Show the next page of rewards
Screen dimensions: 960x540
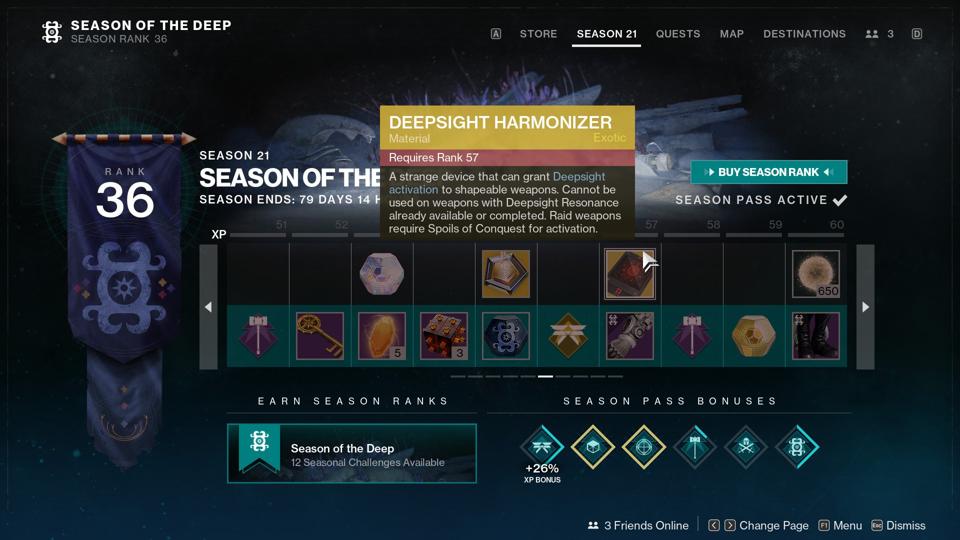(x=865, y=307)
